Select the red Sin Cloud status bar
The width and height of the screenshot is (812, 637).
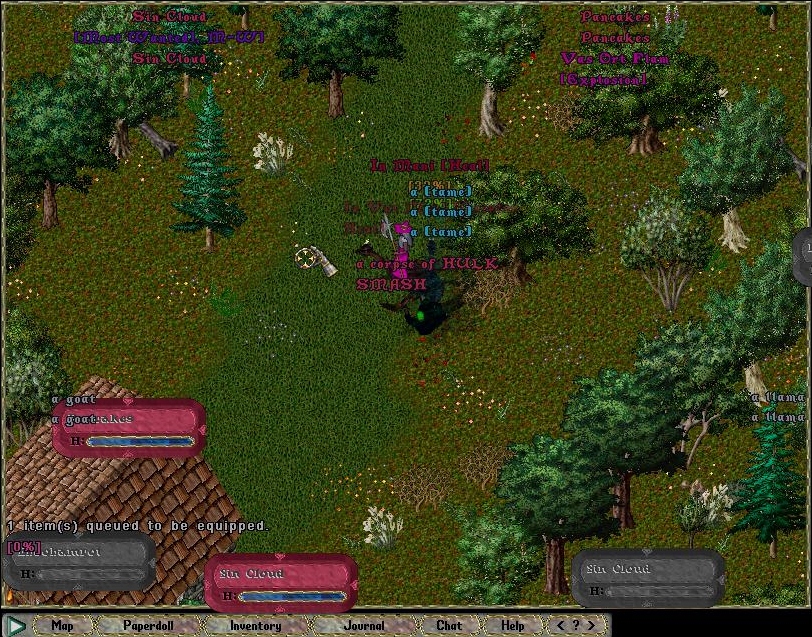pyautogui.click(x=280, y=582)
